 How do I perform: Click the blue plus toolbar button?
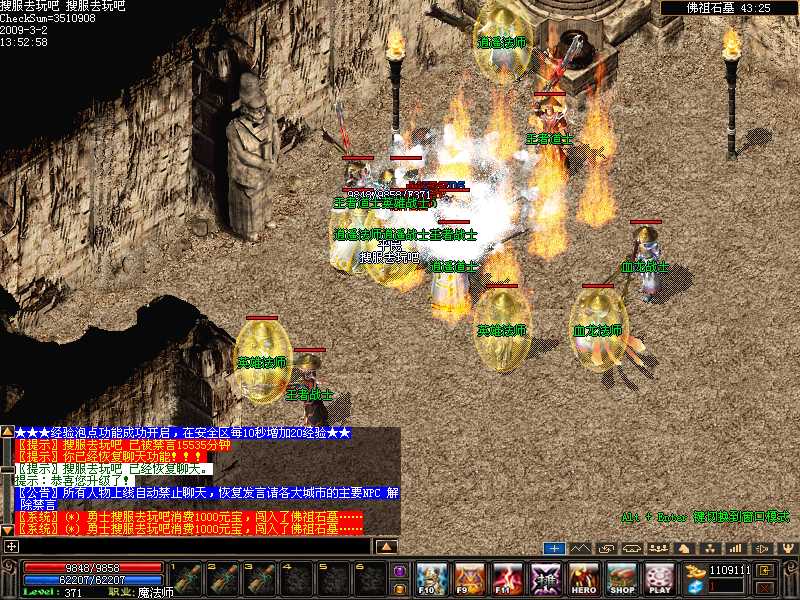click(555, 548)
